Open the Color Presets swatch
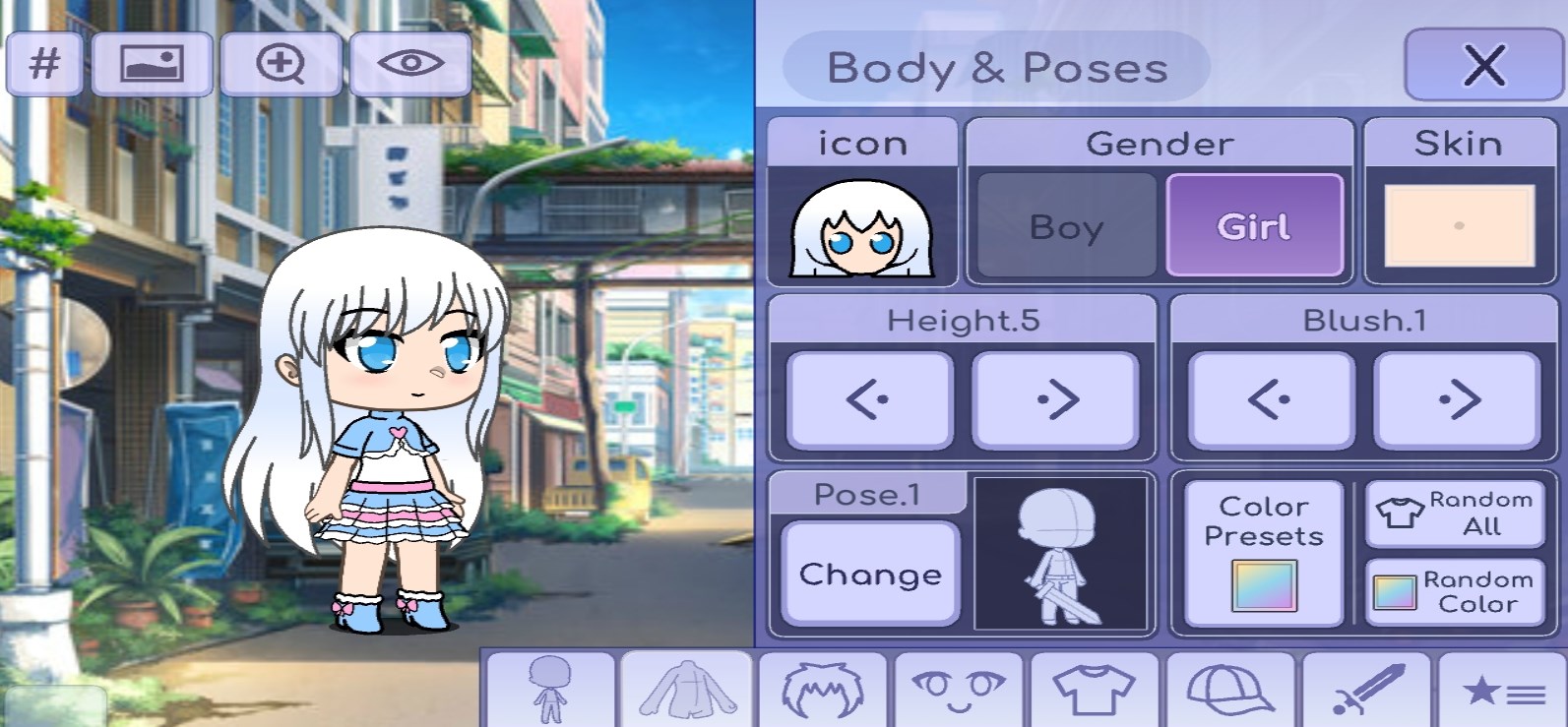Screen dimensions: 1568x727 pyautogui.click(x=1264, y=549)
